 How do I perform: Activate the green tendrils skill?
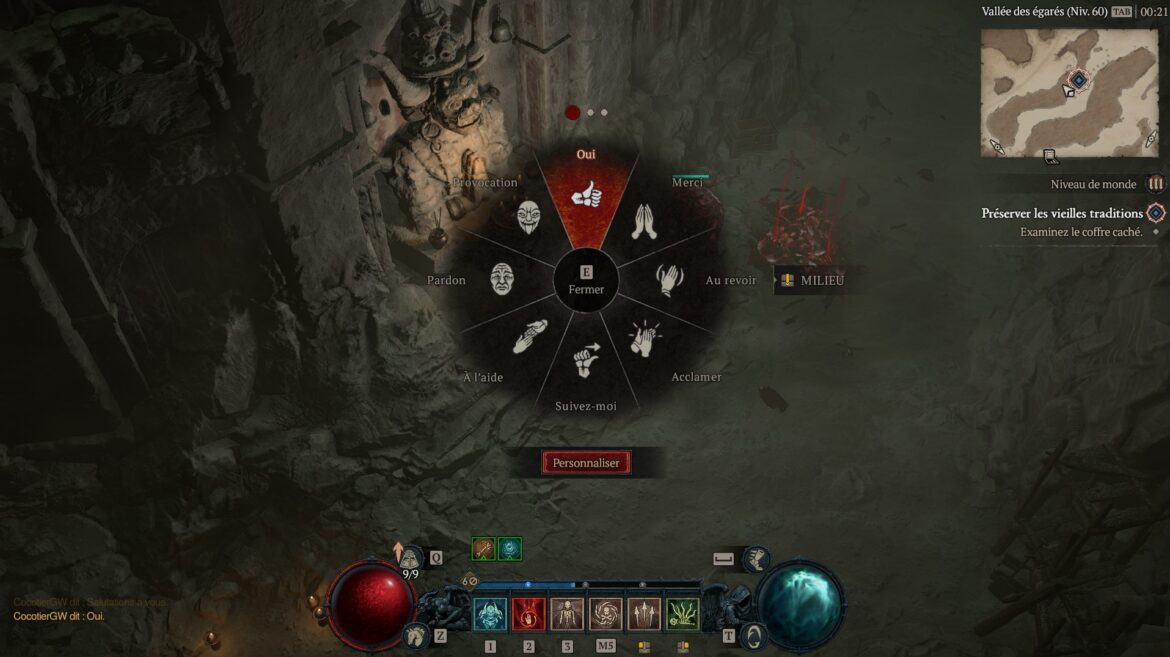tap(682, 614)
